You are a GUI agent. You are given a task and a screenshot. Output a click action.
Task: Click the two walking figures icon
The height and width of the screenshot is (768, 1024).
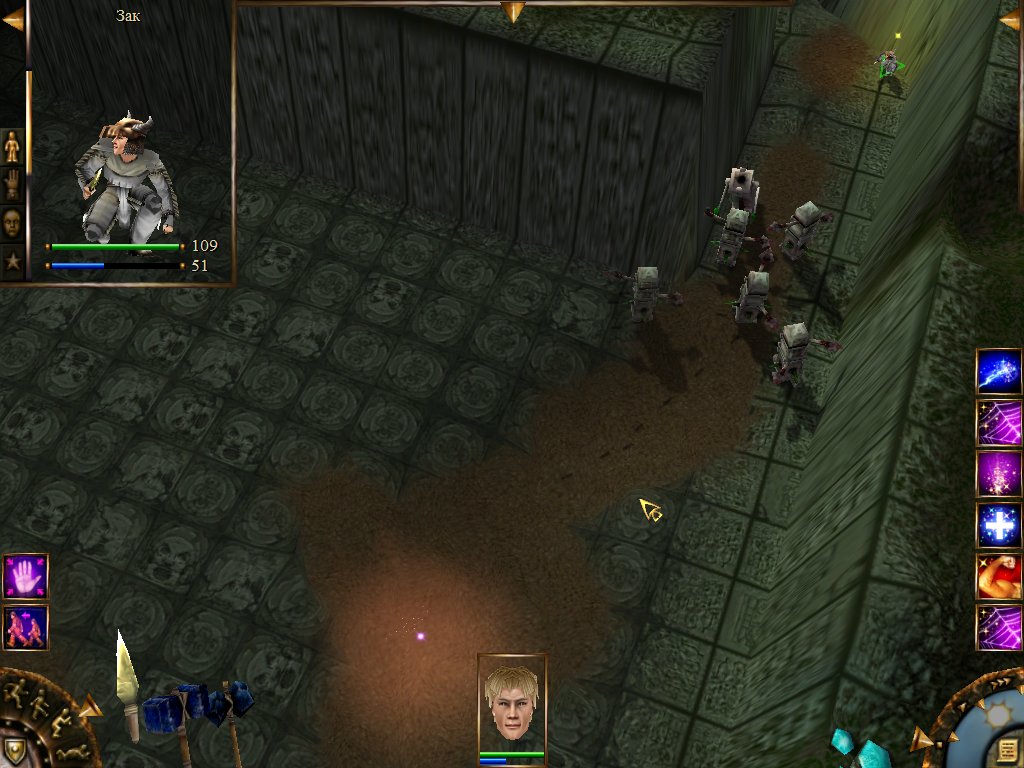25,627
